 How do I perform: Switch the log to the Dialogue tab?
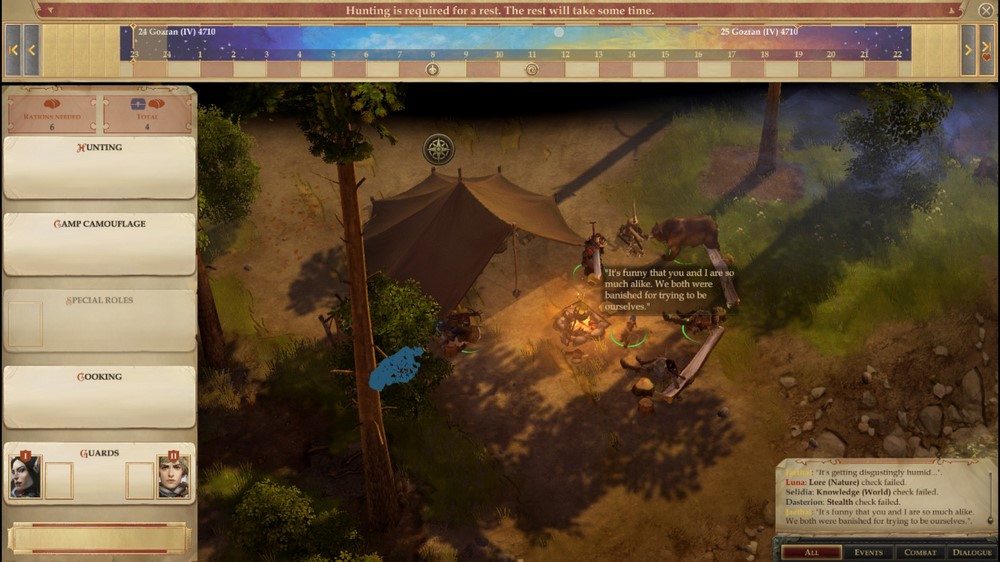(x=972, y=552)
